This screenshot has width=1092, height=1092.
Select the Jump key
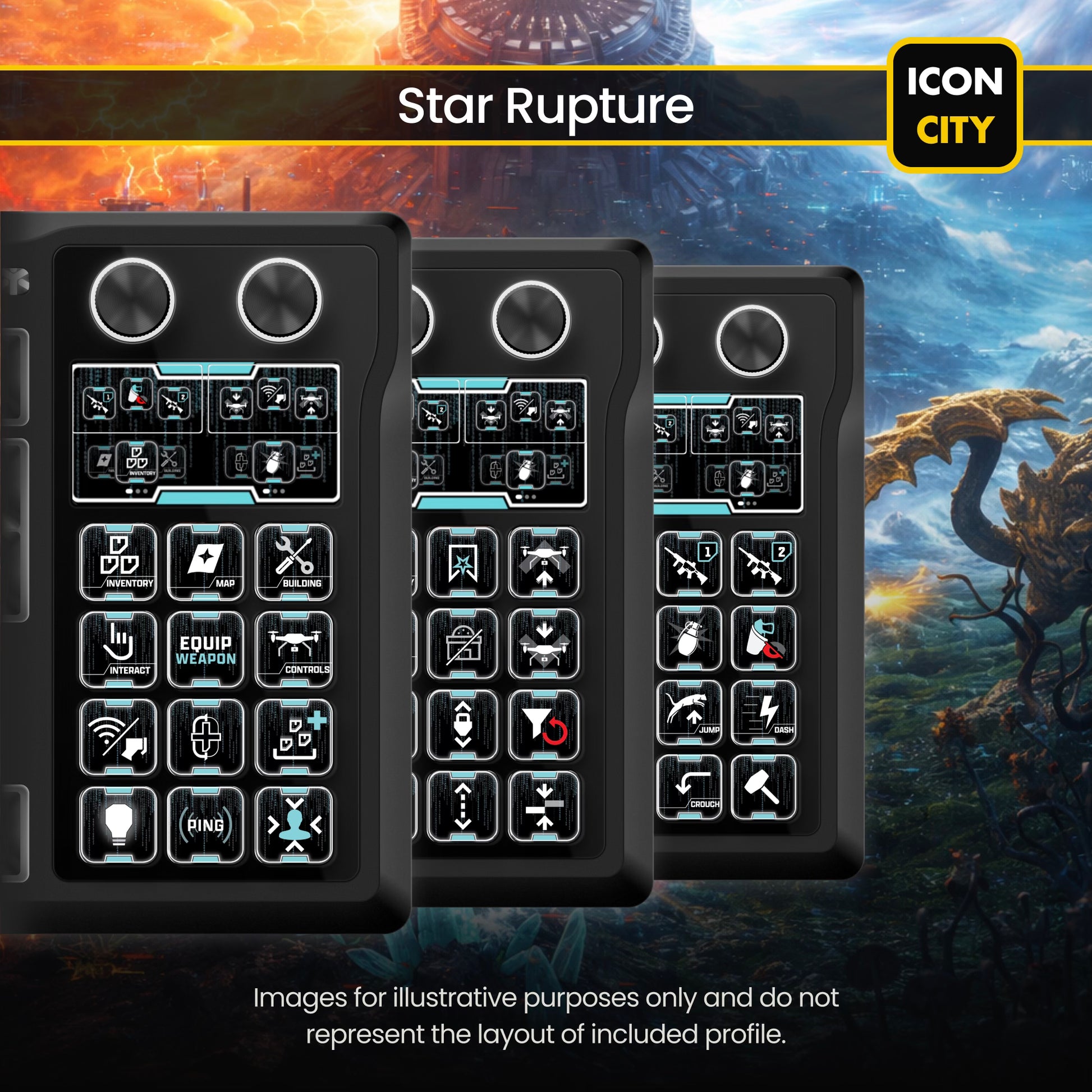689,712
